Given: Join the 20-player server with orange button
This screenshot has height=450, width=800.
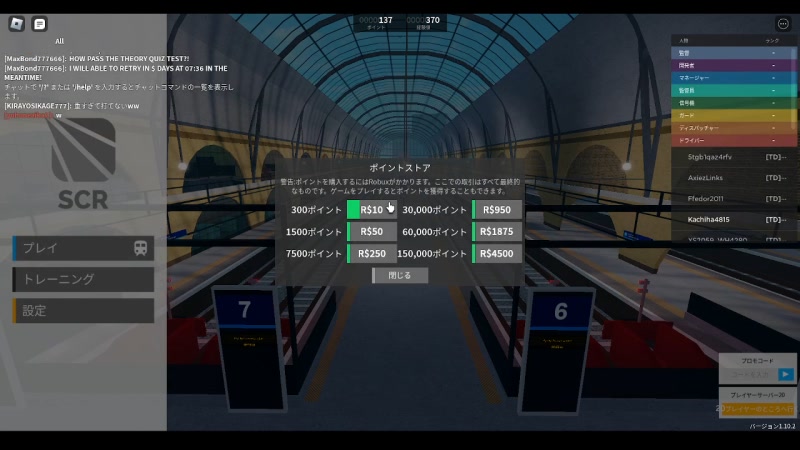Looking at the screenshot, I should point(758,410).
